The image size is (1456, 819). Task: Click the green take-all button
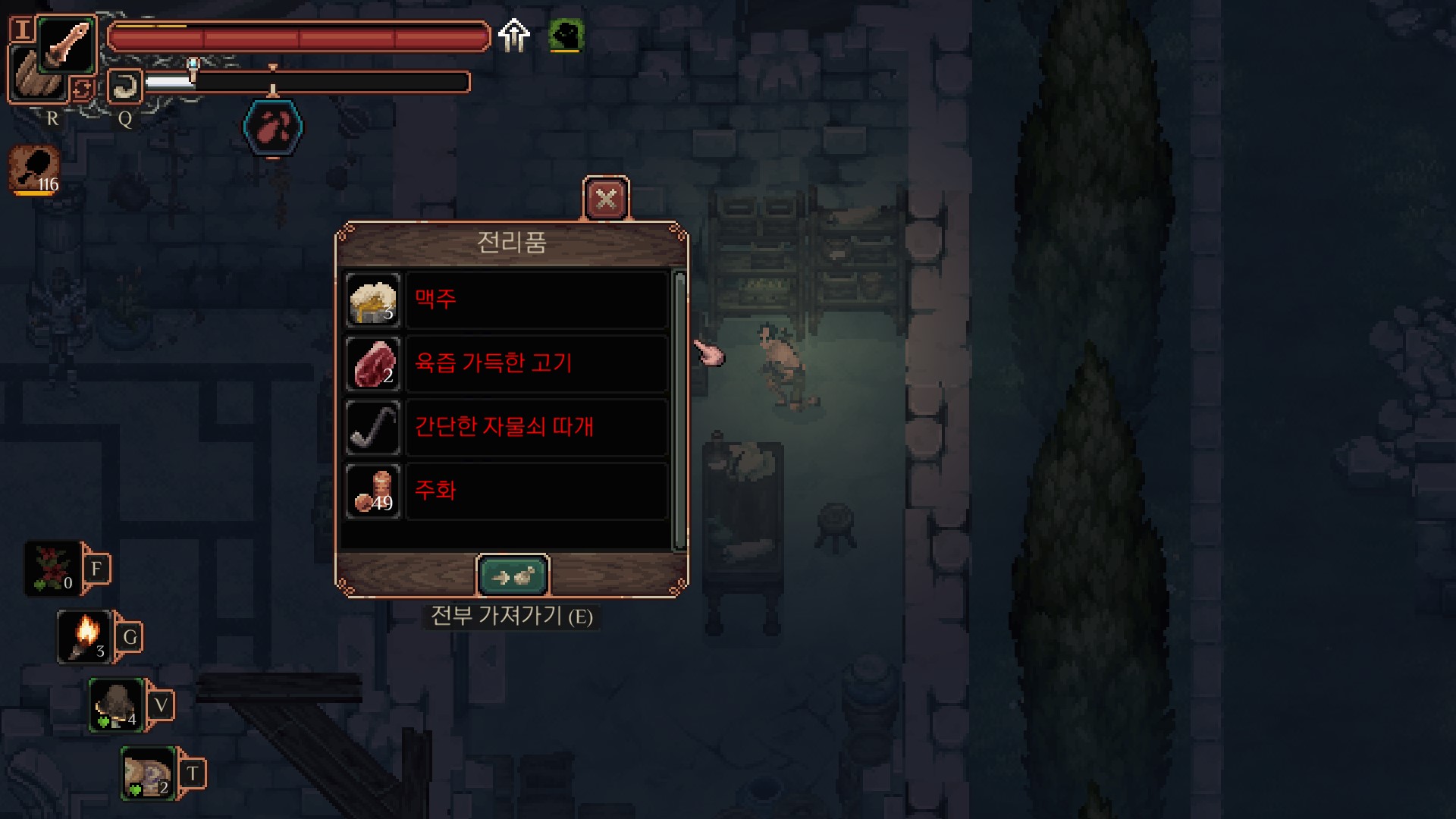click(513, 577)
